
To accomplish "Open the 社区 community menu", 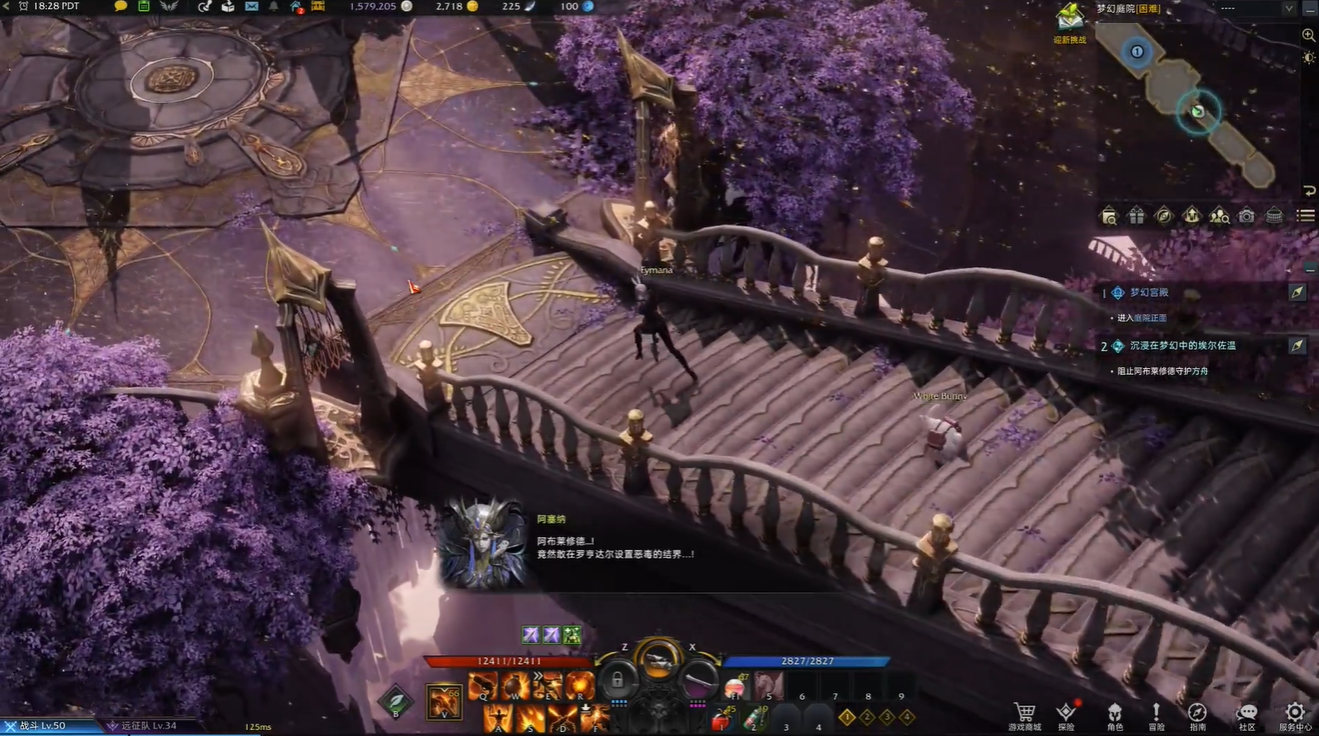I will pos(1247,715).
